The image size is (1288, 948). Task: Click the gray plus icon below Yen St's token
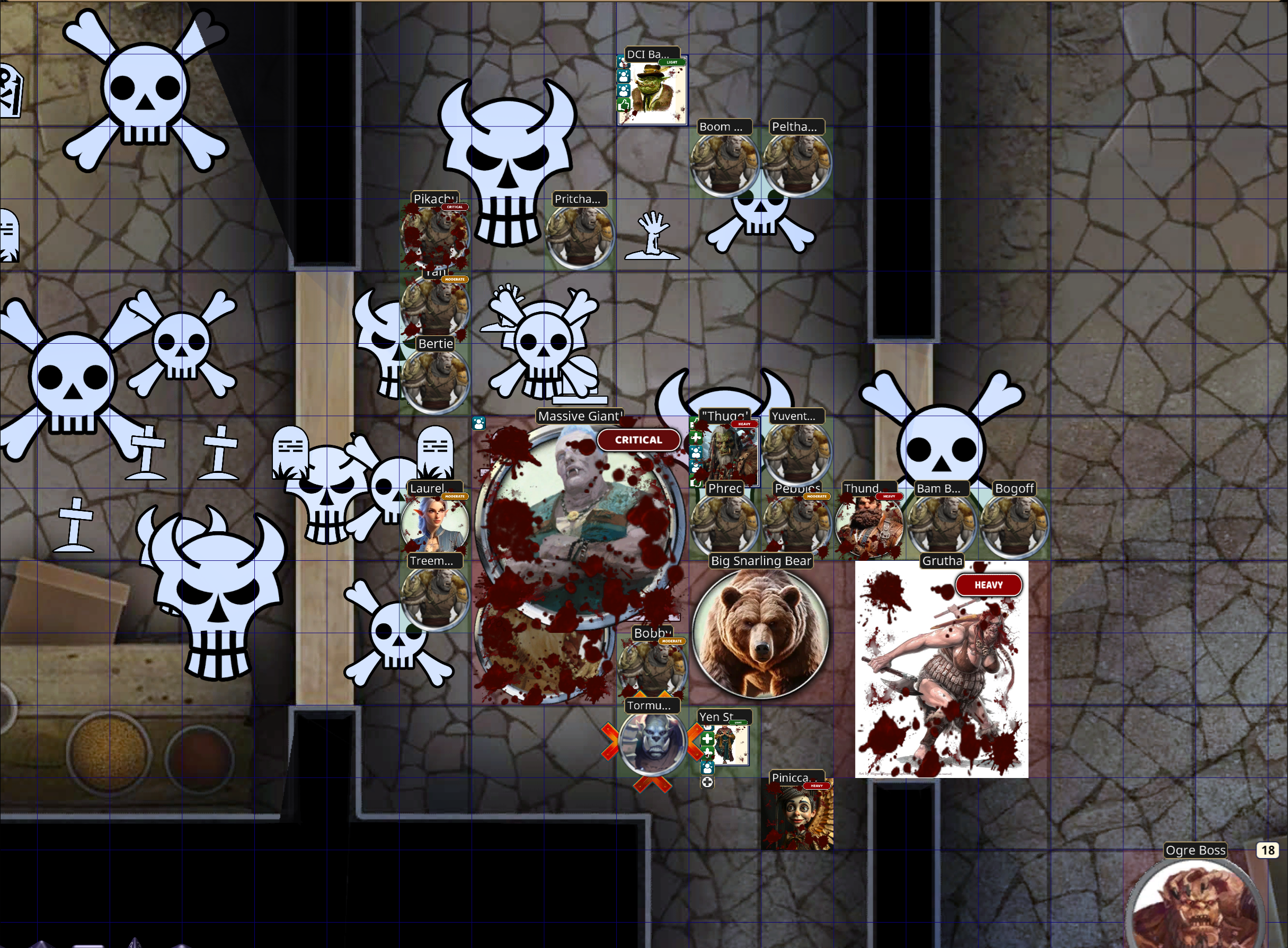coord(708,782)
